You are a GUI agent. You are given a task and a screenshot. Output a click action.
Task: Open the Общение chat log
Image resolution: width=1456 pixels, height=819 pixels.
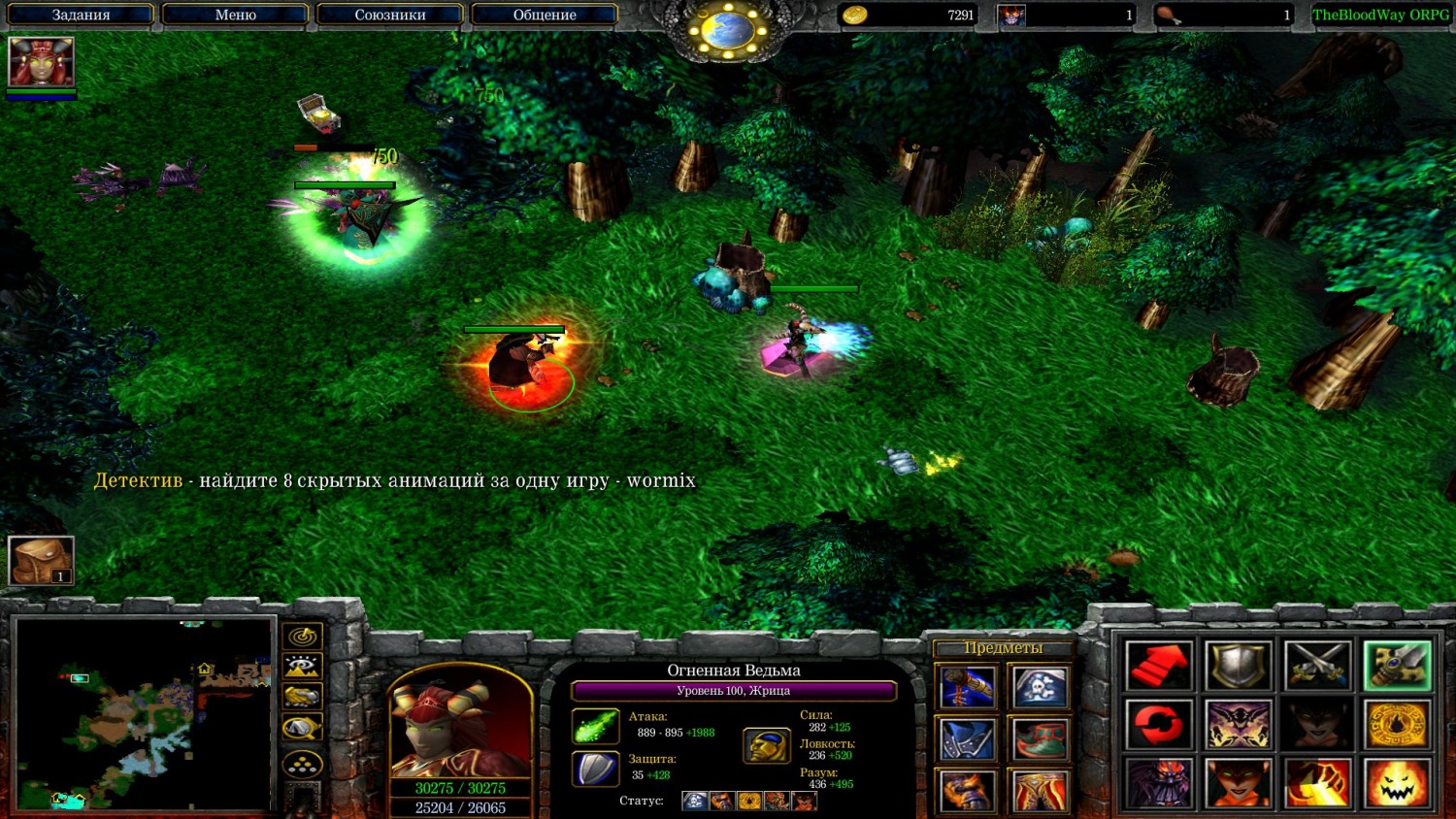click(x=544, y=15)
